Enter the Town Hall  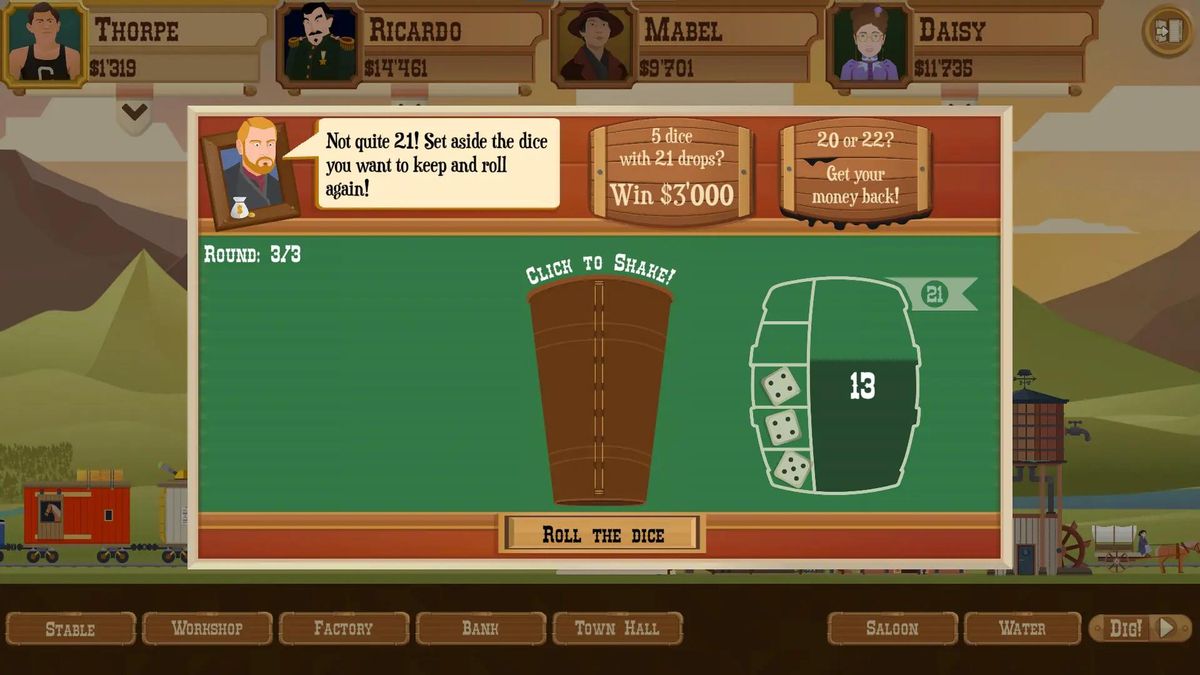click(x=617, y=628)
